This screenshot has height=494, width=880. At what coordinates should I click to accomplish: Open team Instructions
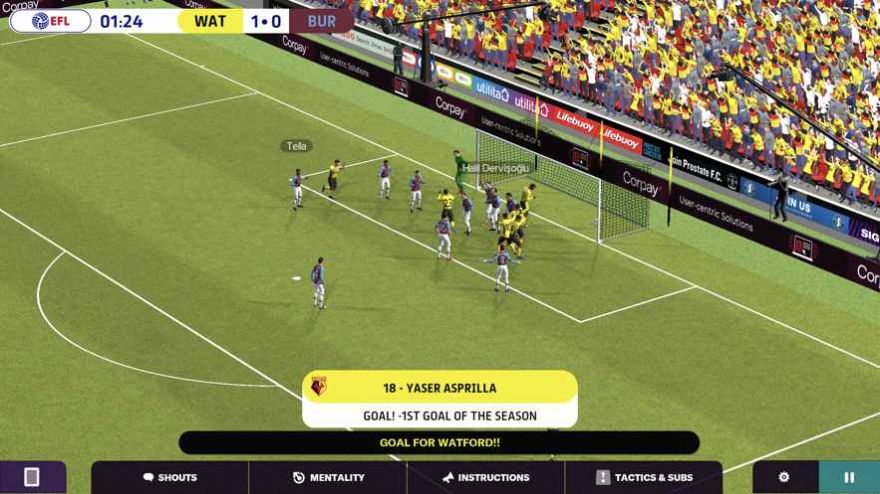[x=486, y=477]
